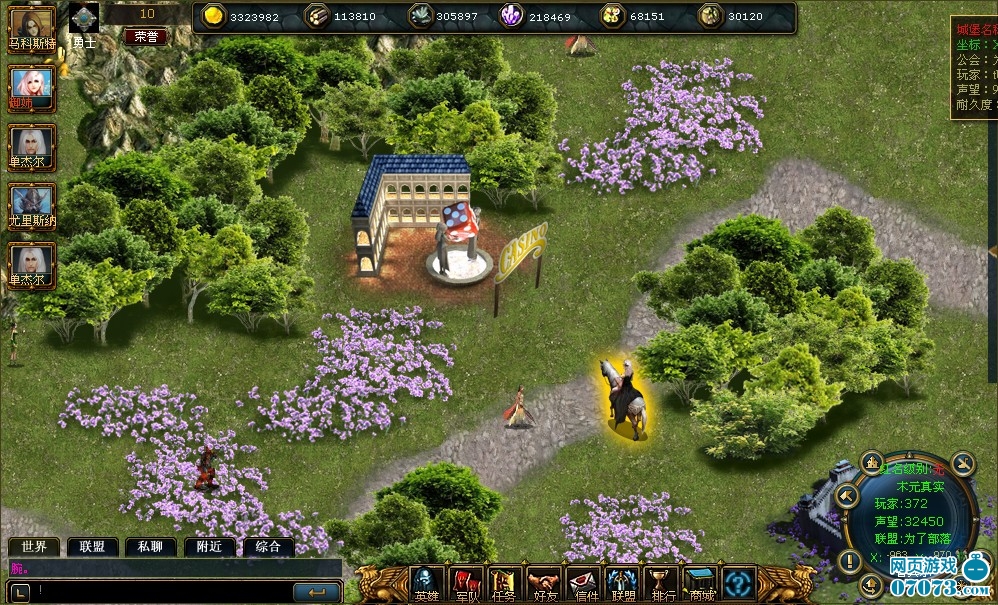Switch to the 联盟 chat tab
Screen dimensions: 998x605
point(93,547)
